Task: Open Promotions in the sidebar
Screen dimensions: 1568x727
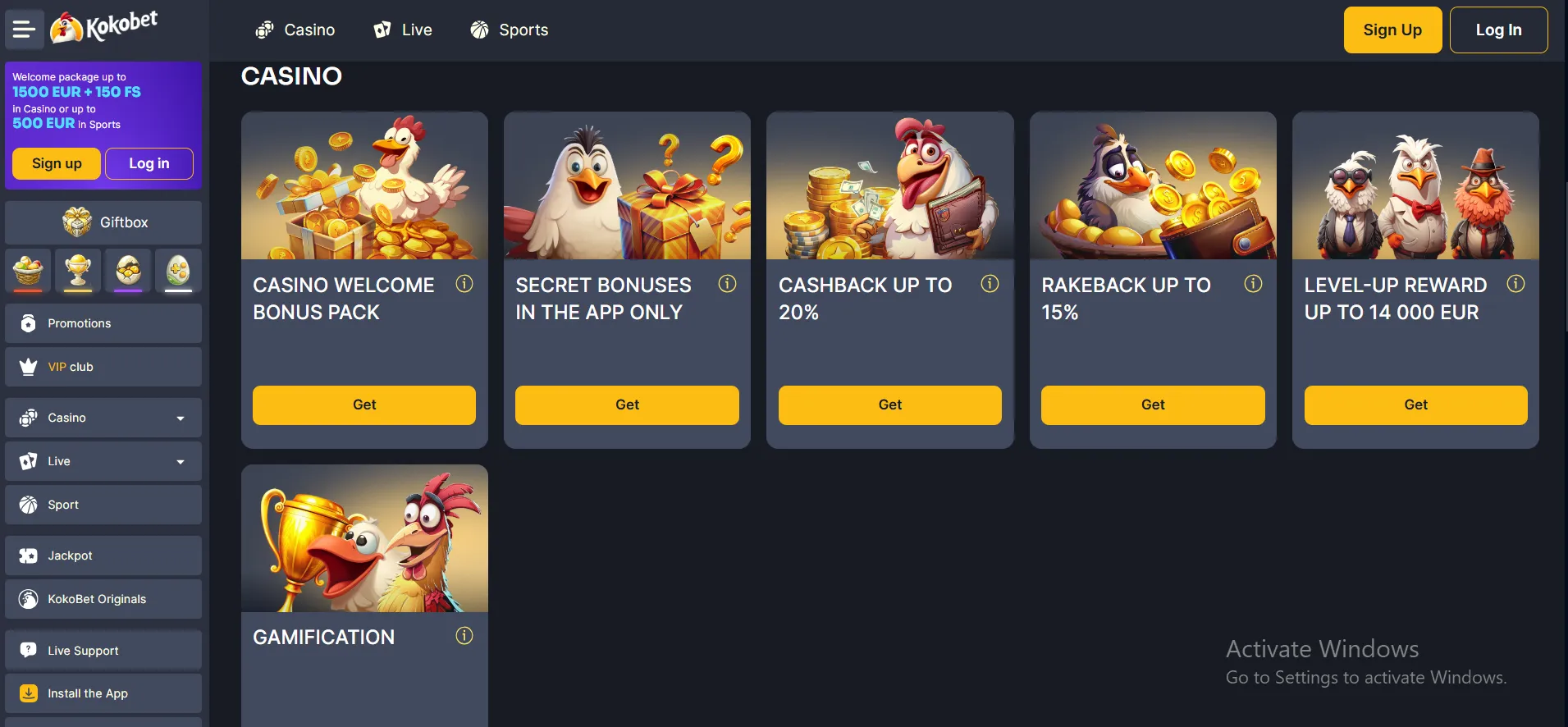Action: click(x=103, y=323)
